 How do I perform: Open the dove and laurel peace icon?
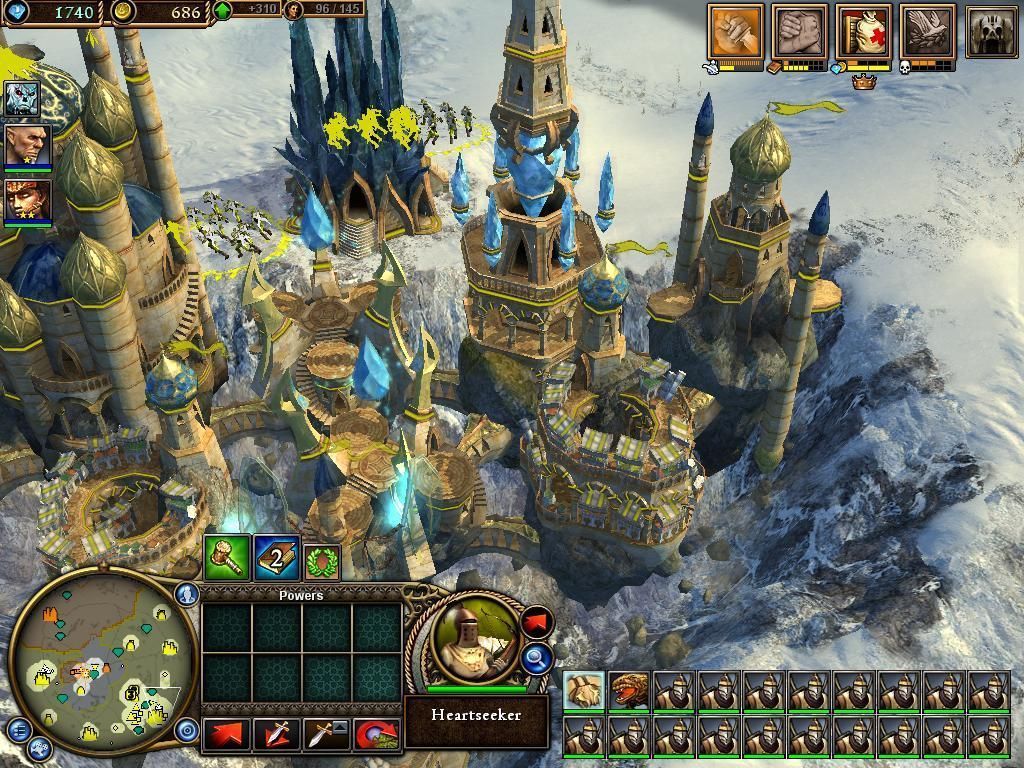click(927, 31)
